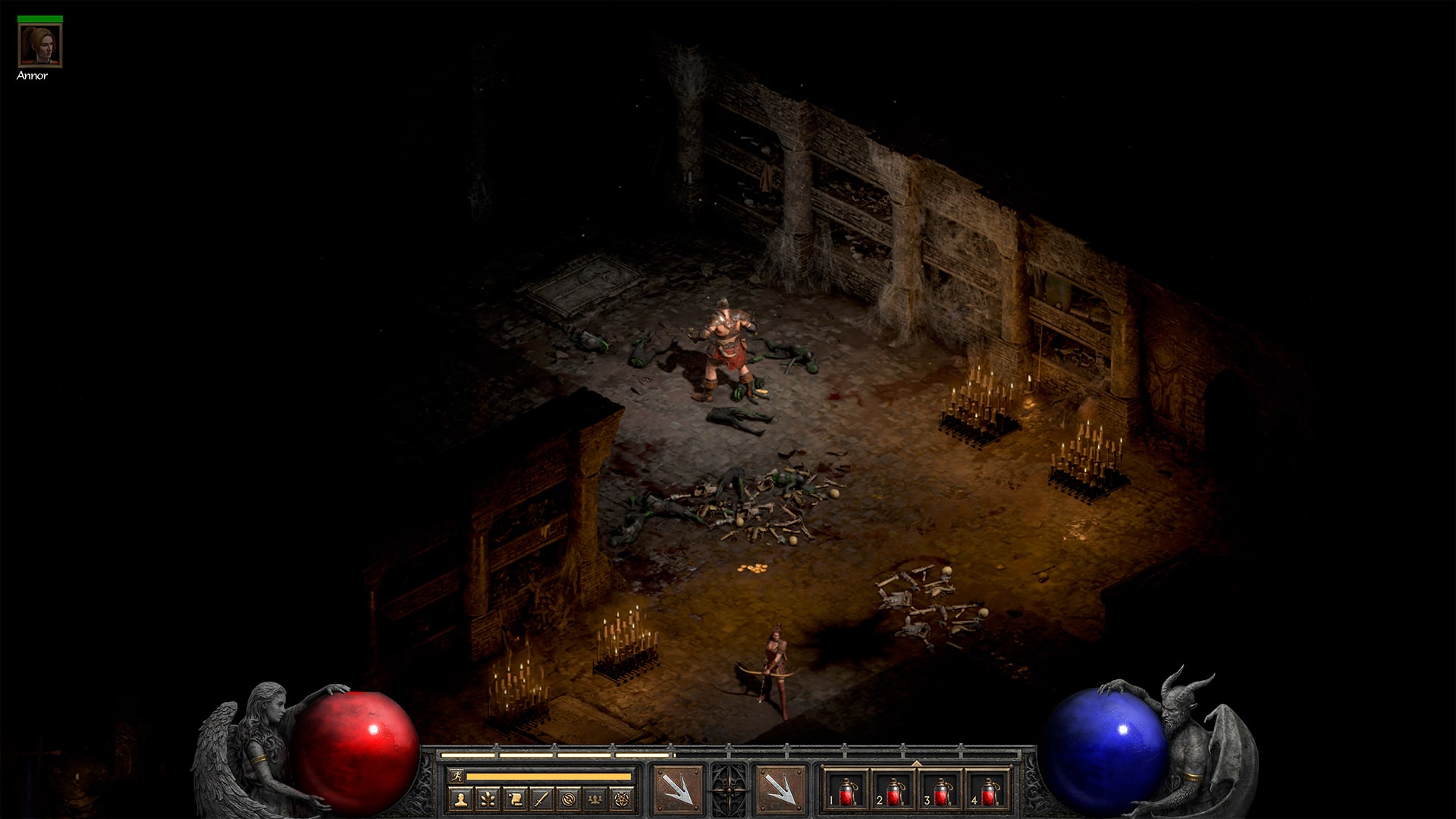1456x819 pixels.
Task: Expand the potion belt with the arrow
Action: (x=915, y=764)
